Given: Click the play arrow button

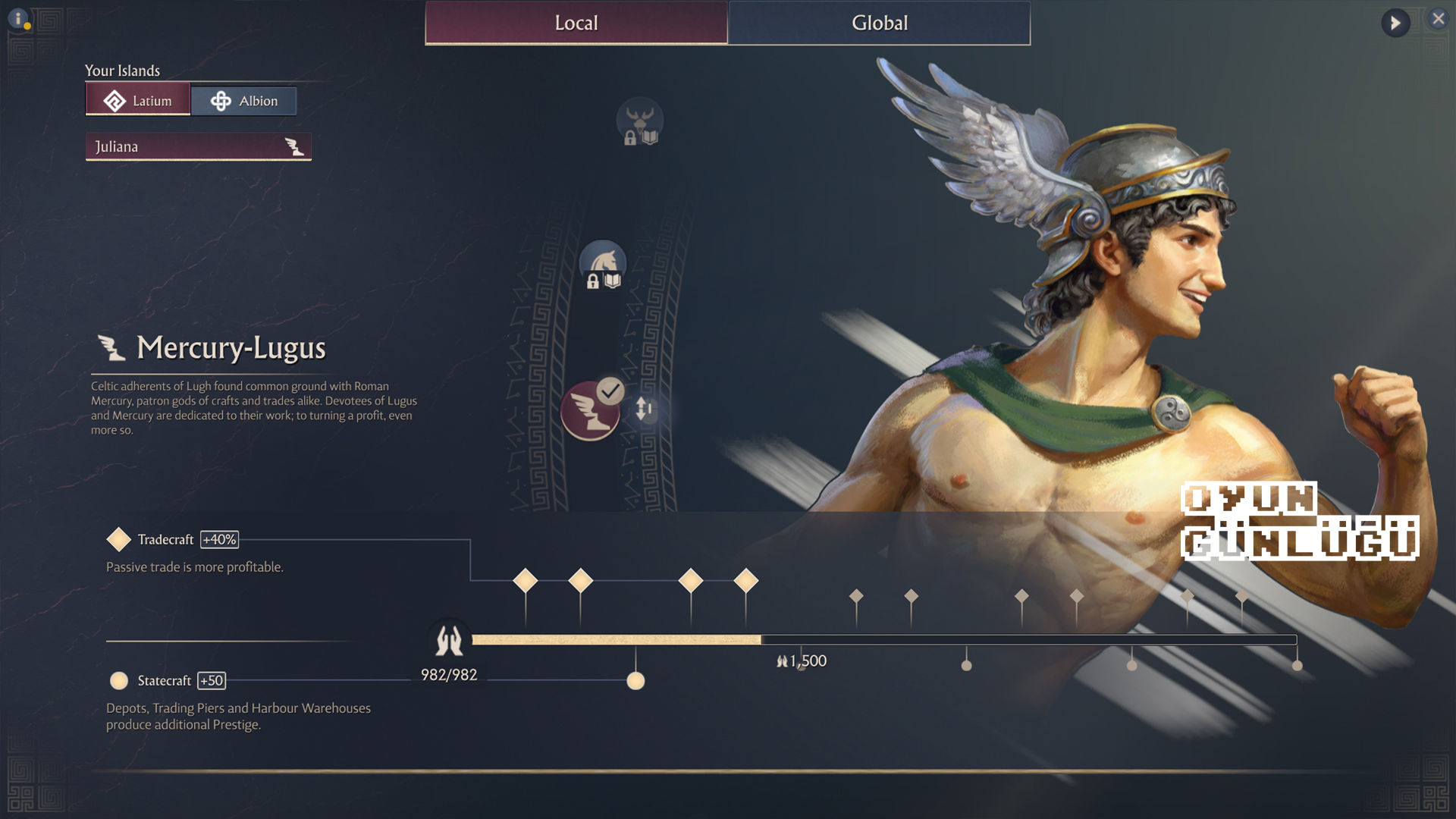Looking at the screenshot, I should 1395,23.
